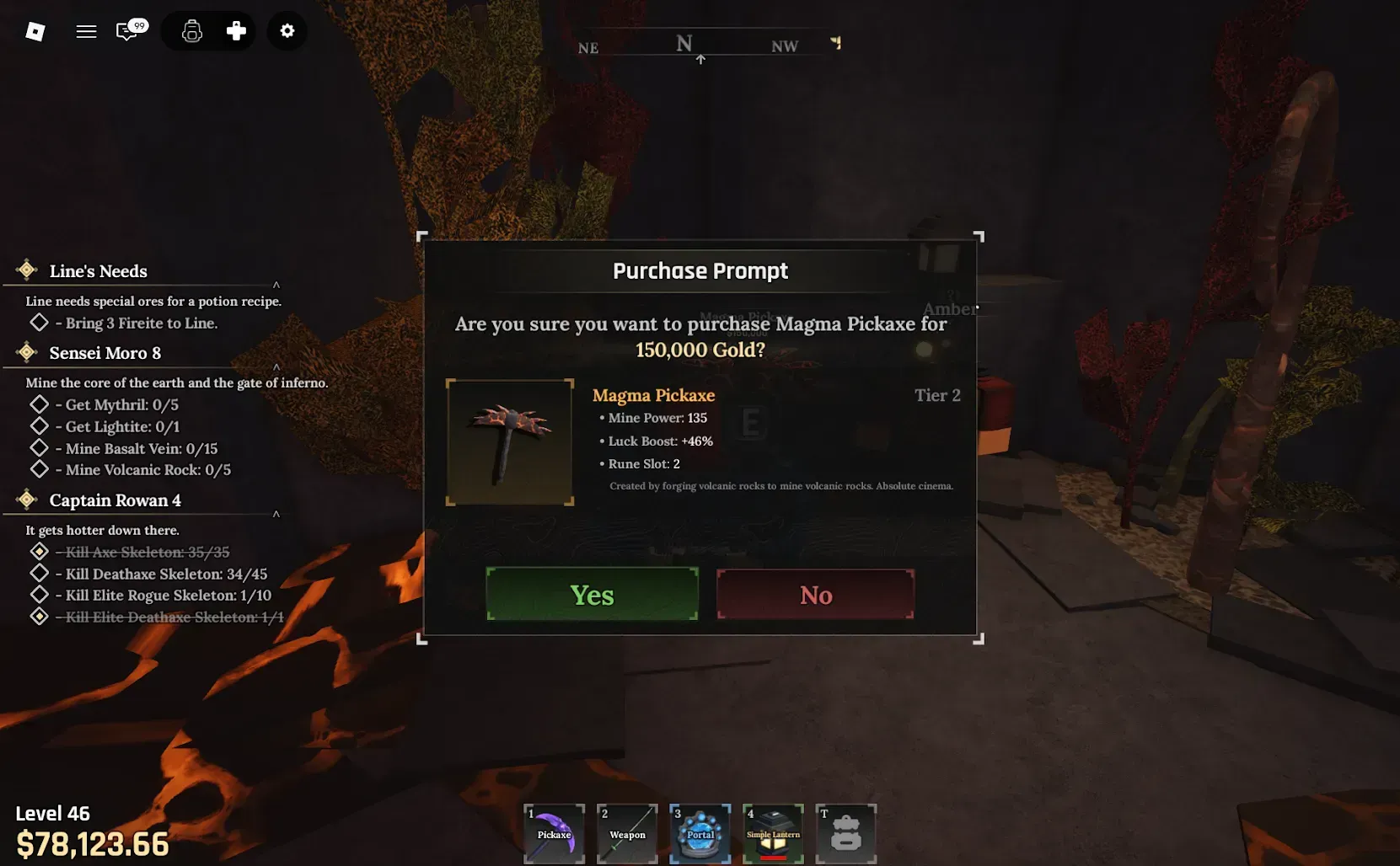Click the Magma Pickaxe item thumbnail
Screen dimensions: 1400x866
pyautogui.click(x=510, y=442)
